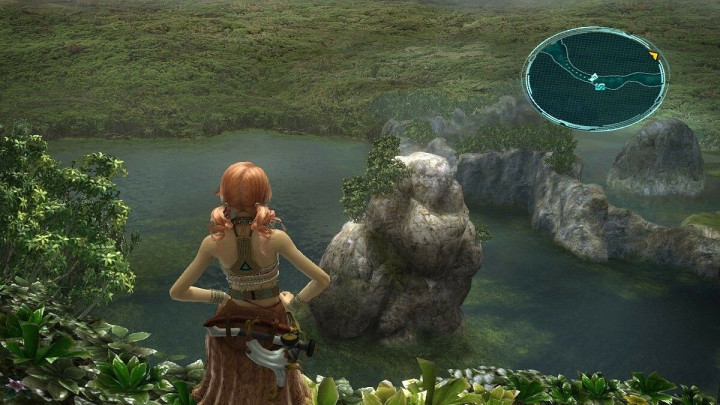Select the save point S marker on minimap
Viewport: 720px width, 405px height.
click(x=600, y=87)
